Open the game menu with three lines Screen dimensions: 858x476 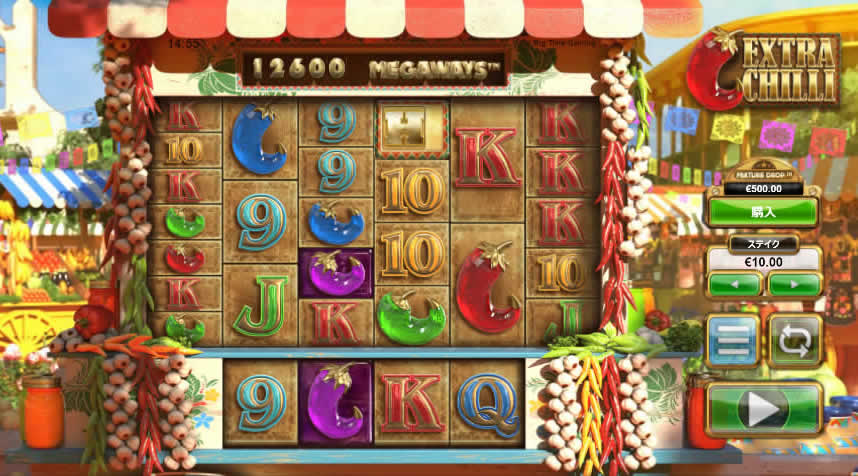coord(733,341)
